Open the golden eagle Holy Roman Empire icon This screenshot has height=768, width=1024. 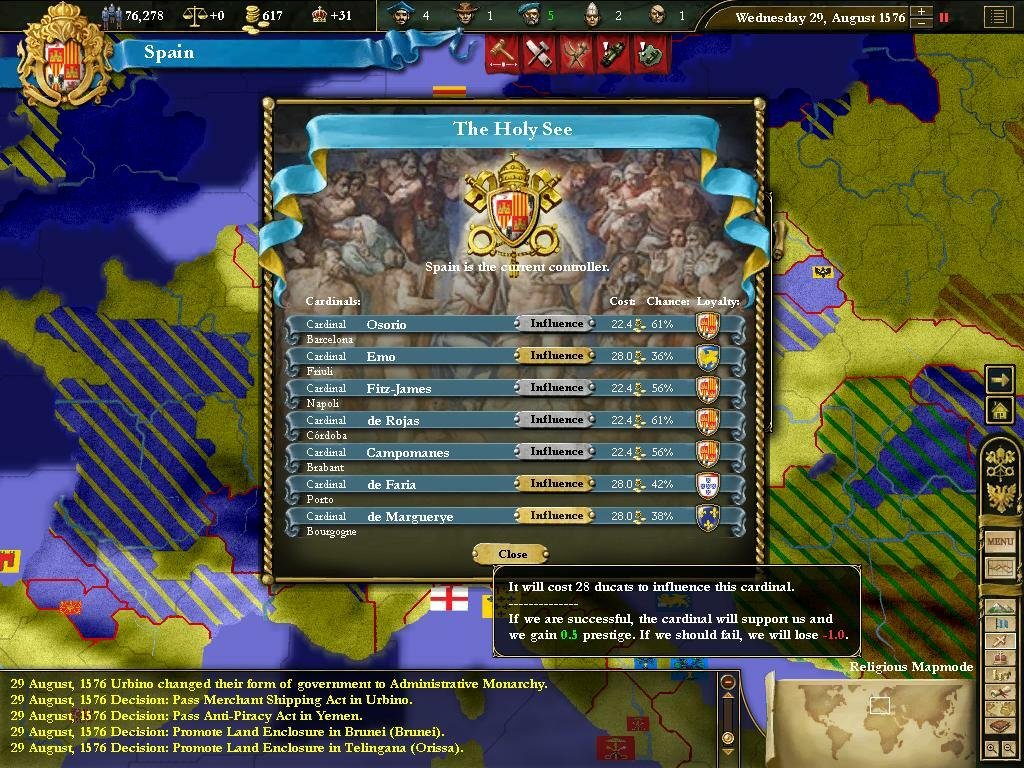click(1001, 497)
